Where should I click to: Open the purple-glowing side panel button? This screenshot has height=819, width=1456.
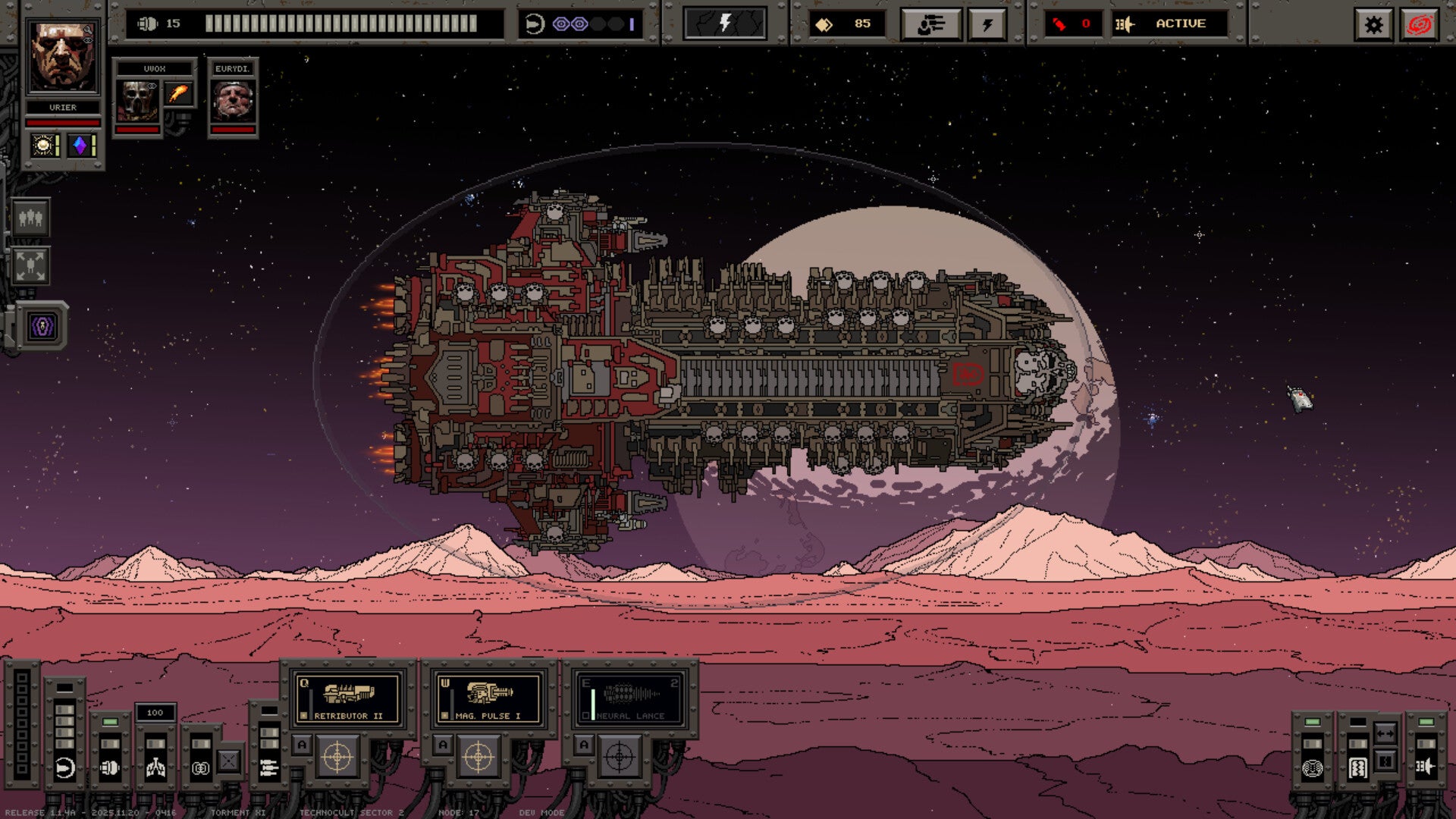(43, 327)
